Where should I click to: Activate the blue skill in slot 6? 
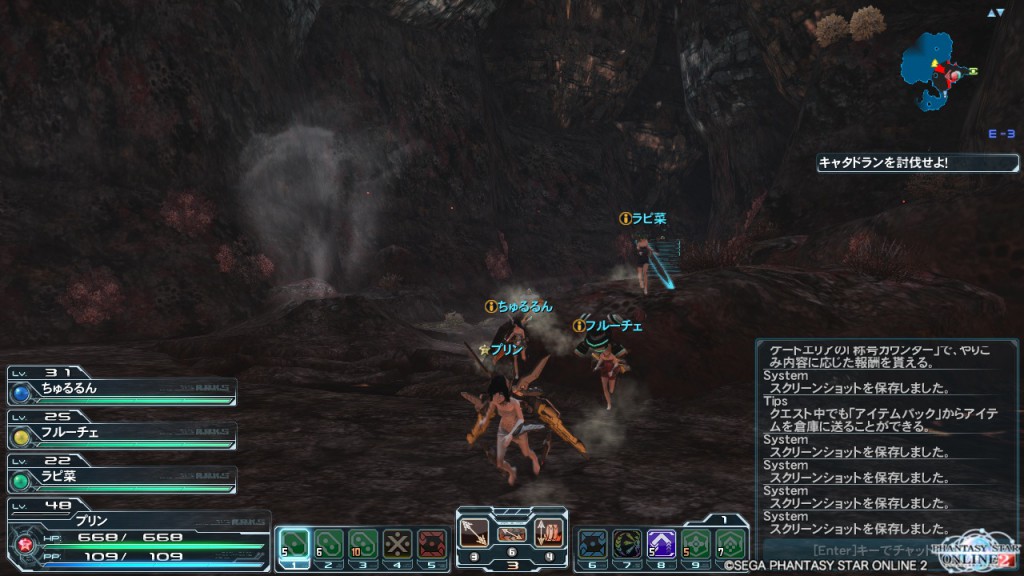593,544
